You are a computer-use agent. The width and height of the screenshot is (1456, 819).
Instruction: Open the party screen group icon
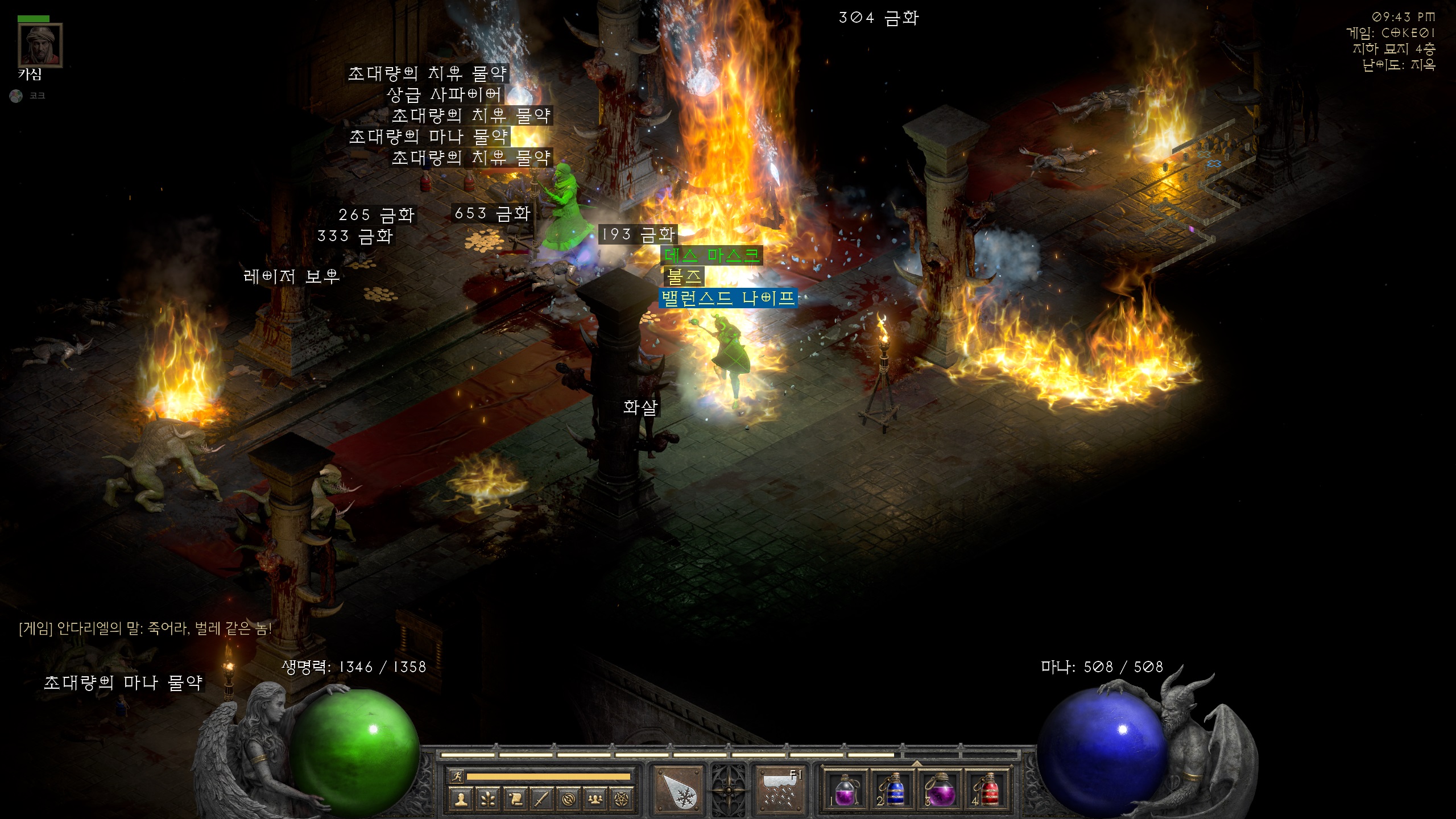595,800
